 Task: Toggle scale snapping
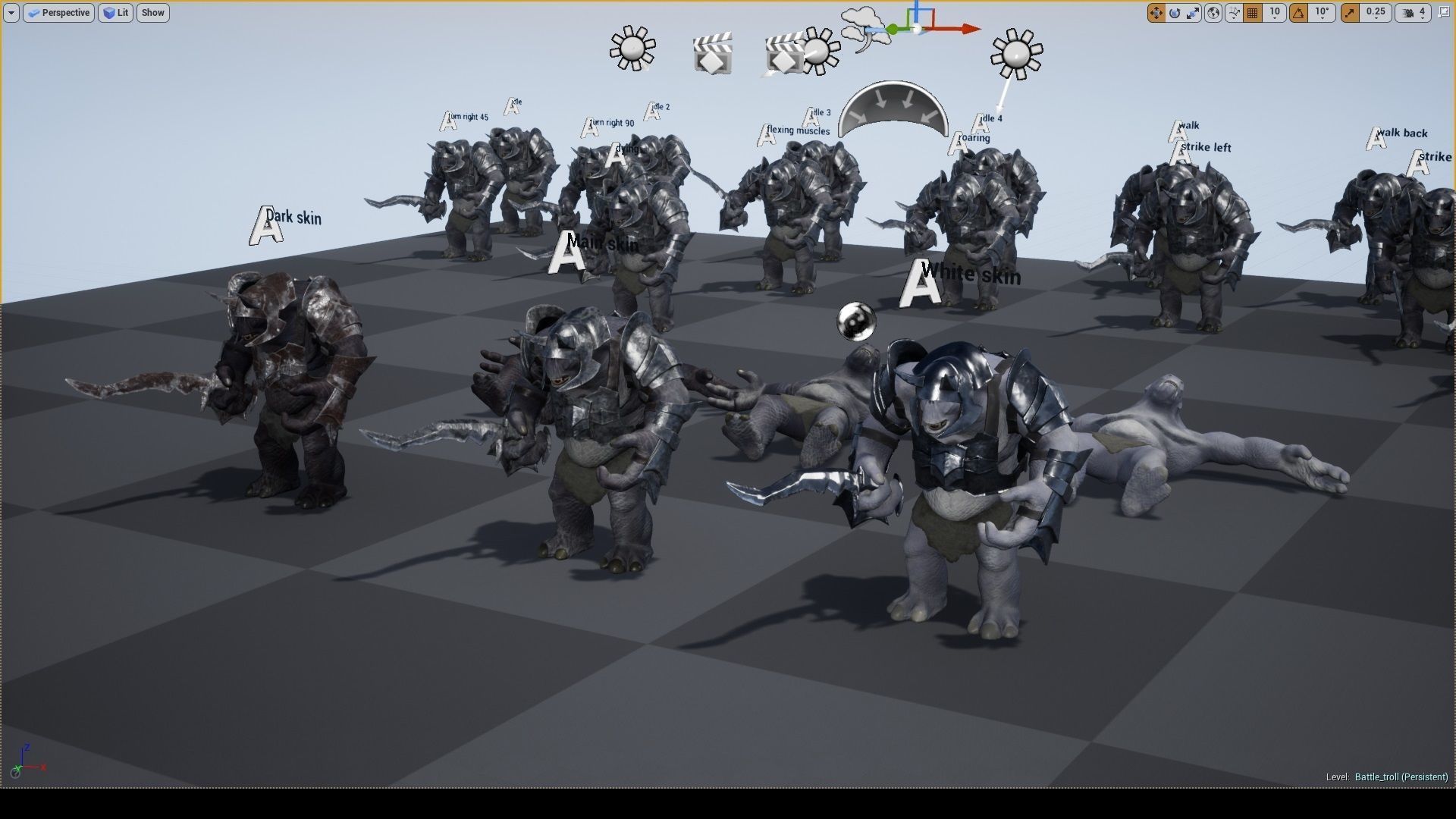(1351, 13)
